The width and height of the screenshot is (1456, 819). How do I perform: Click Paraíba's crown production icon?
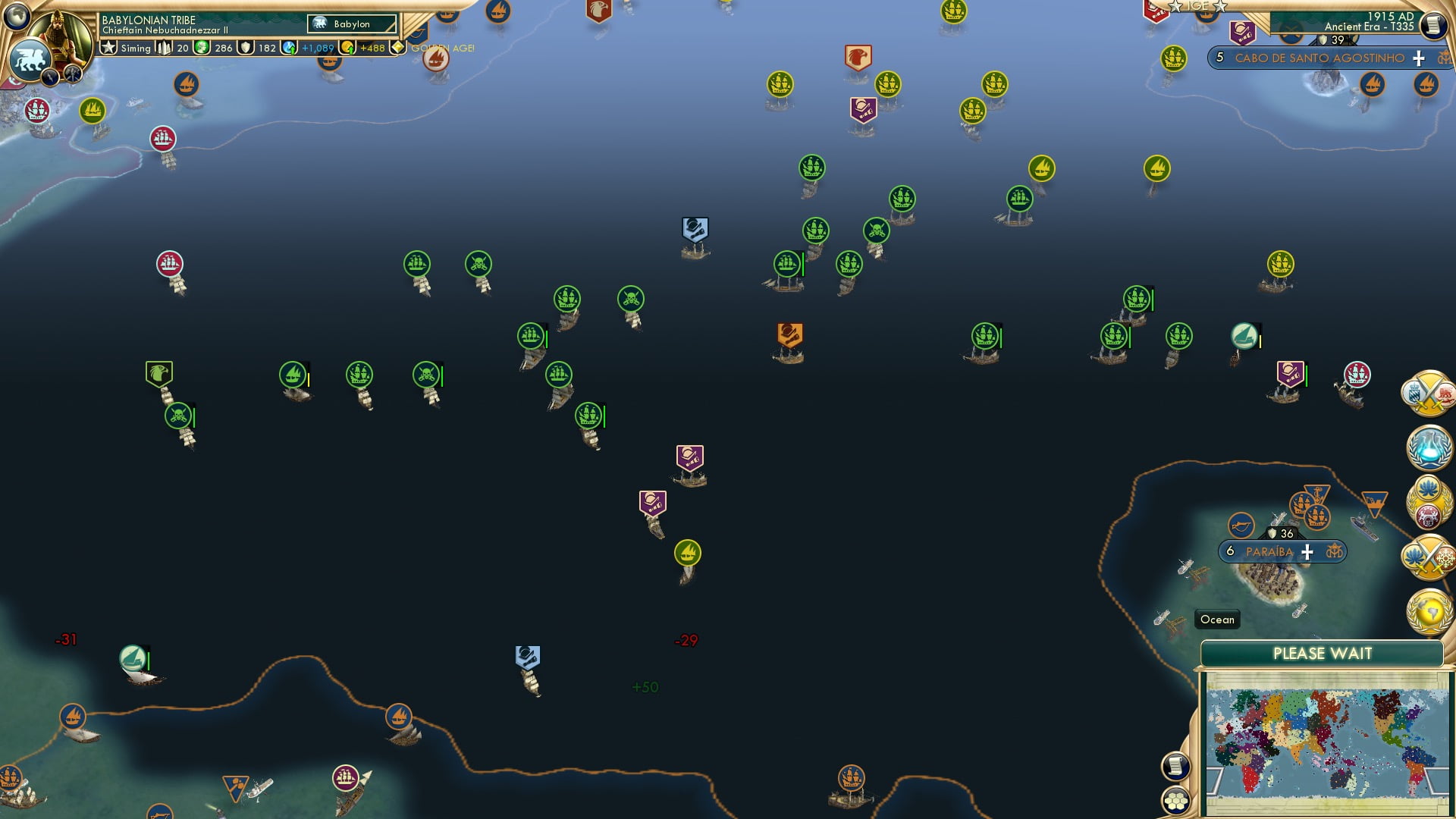(x=1335, y=551)
